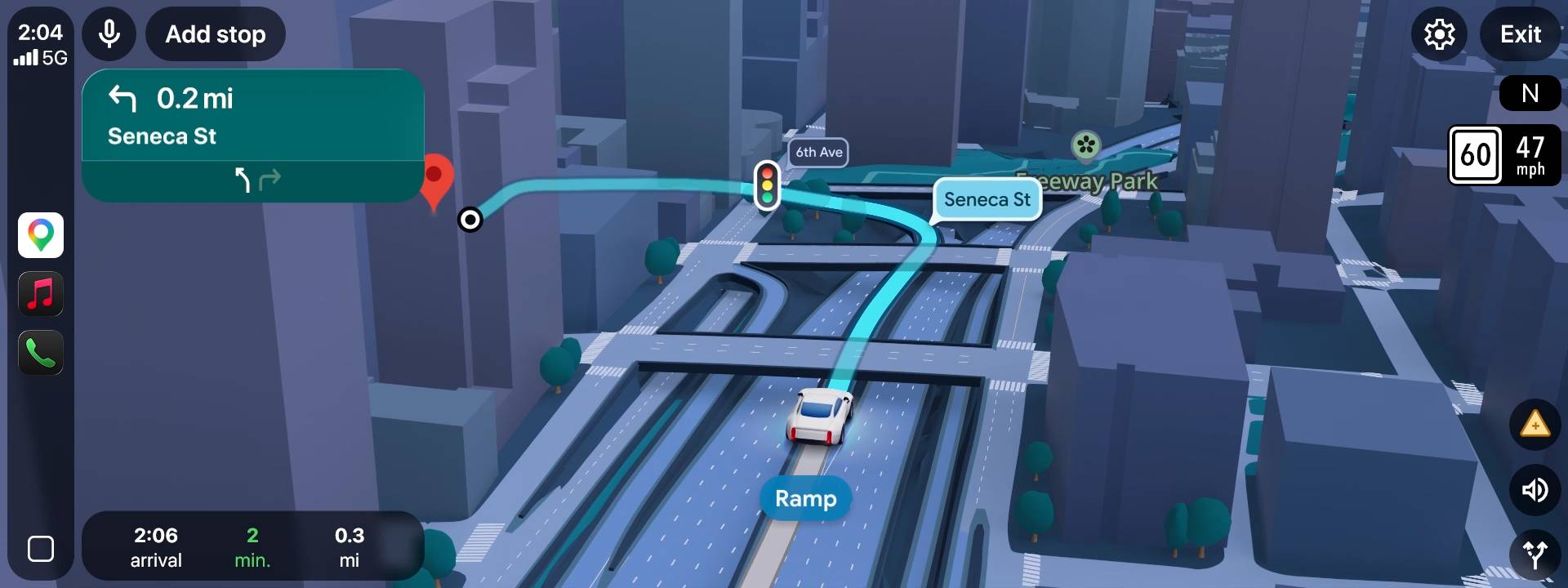Toggle the 47 mph speedometer display
Viewport: 1568px width, 588px height.
pos(1530,155)
